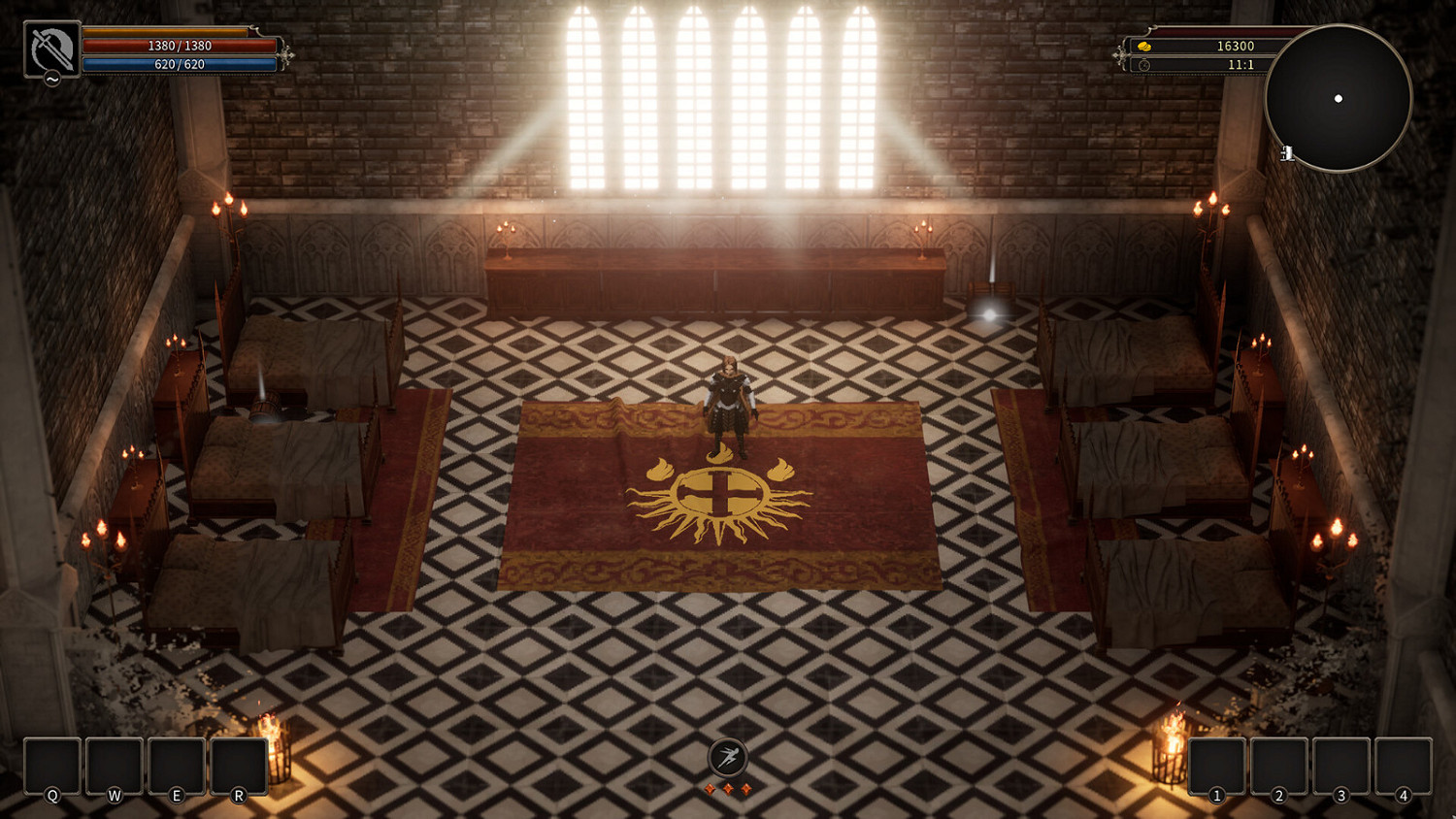The width and height of the screenshot is (1456, 819).
Task: Click the rightmost orange gem charge marker
Action: pos(748,791)
